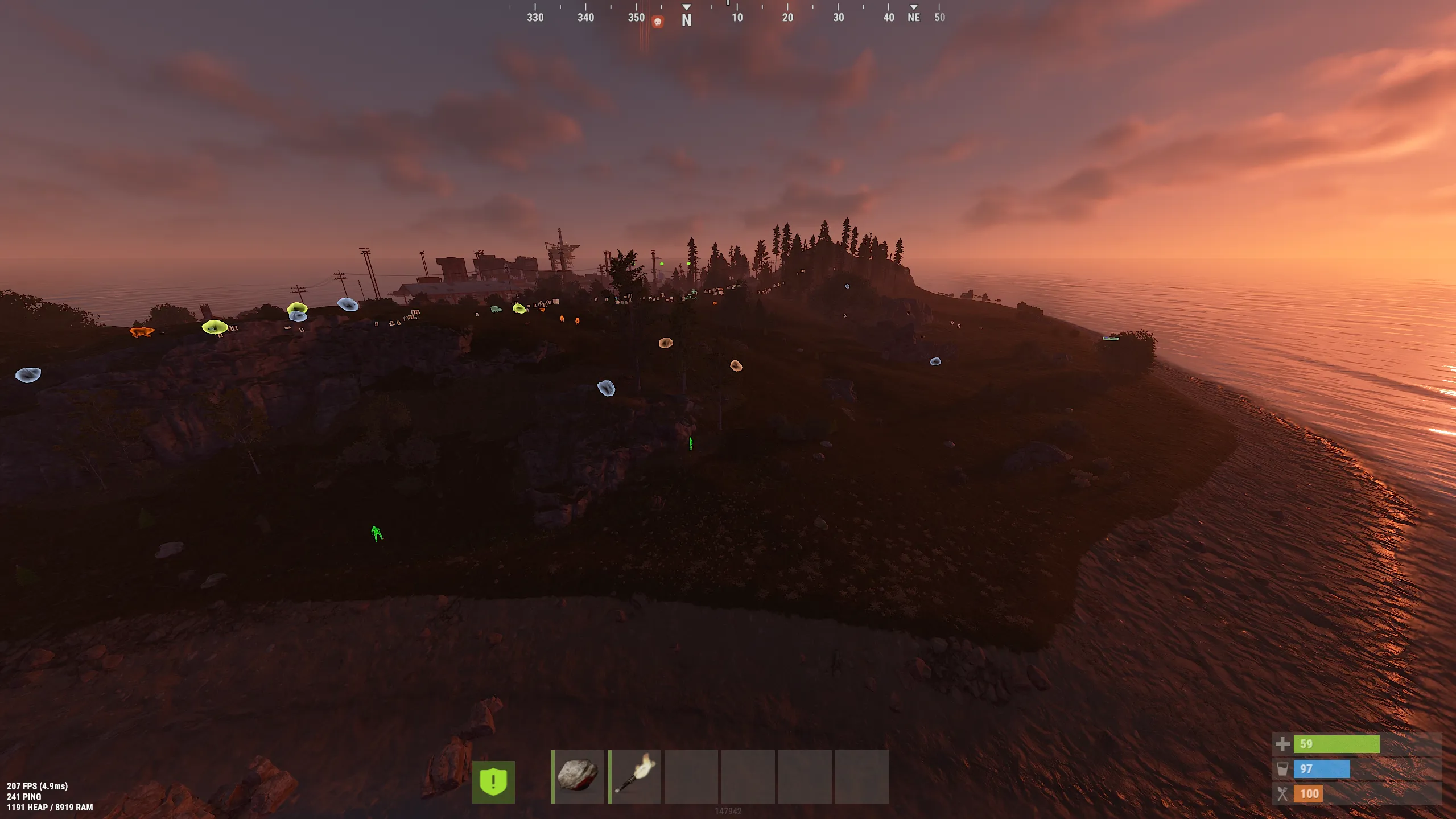Image resolution: width=1456 pixels, height=819 pixels.
Task: Click the 20 heading on the compass
Action: pos(788,17)
